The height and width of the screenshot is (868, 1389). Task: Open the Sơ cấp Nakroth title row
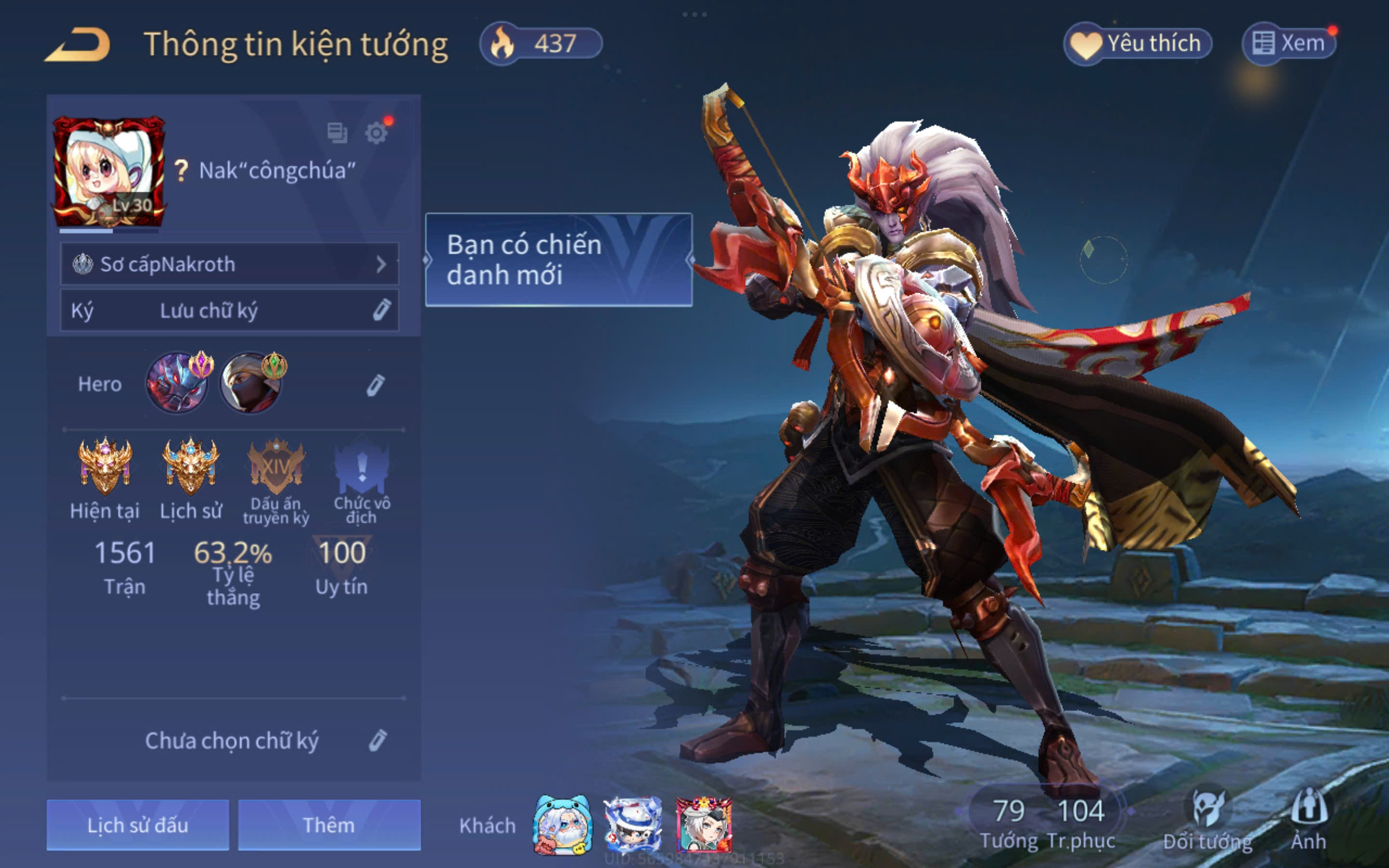tap(229, 264)
